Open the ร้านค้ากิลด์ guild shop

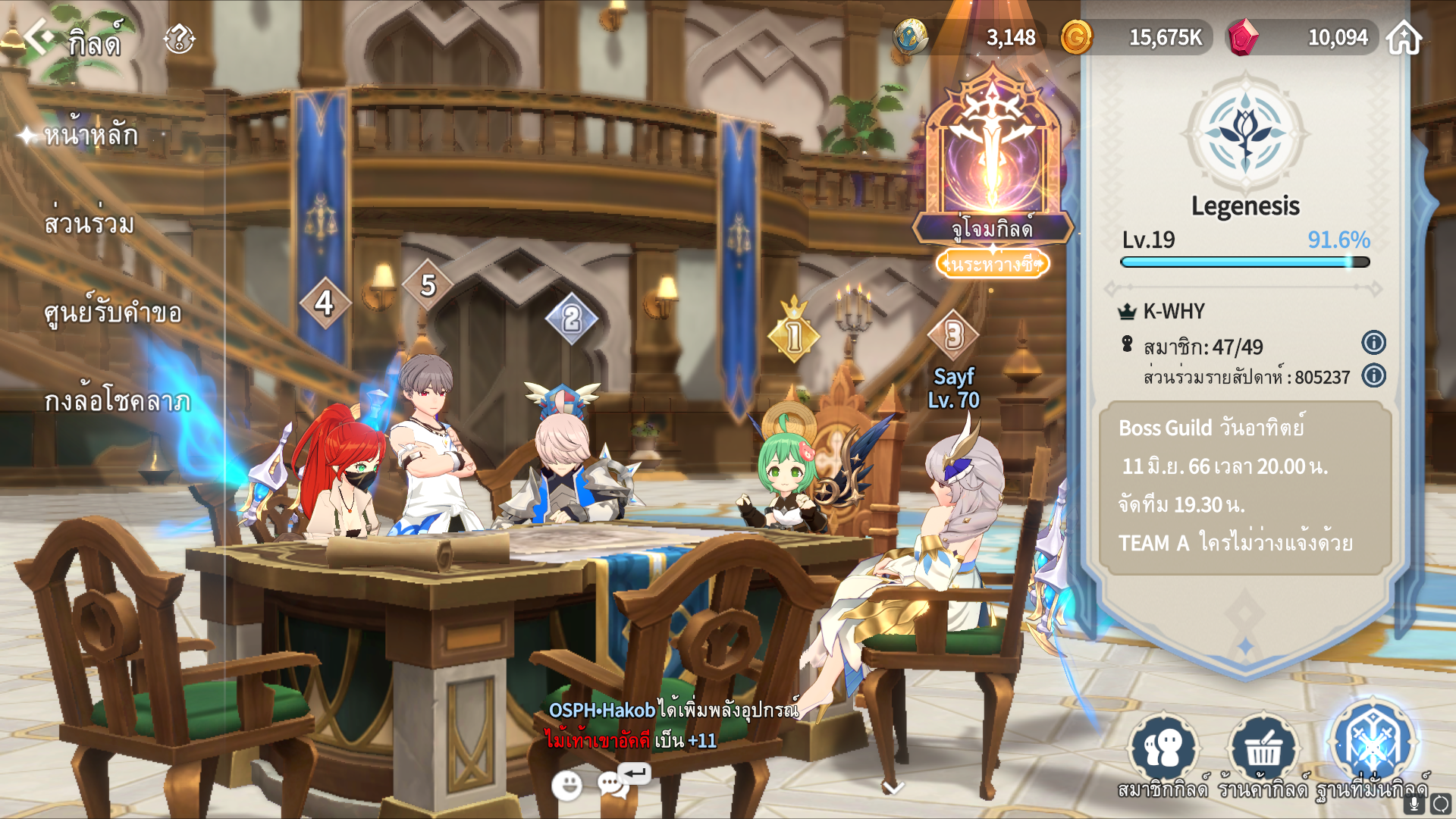coord(1263,749)
